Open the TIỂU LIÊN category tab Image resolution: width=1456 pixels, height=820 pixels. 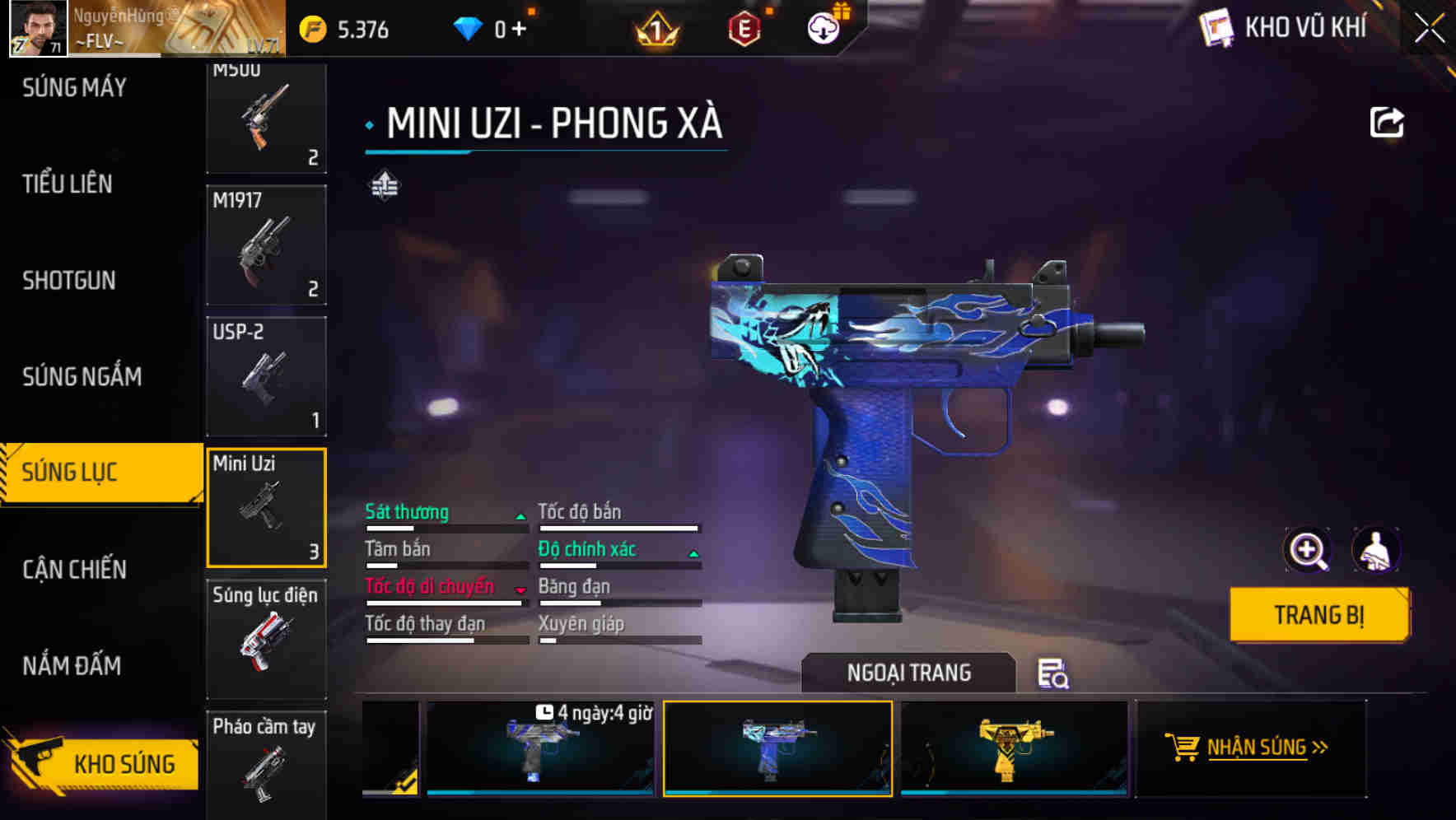pos(68,184)
